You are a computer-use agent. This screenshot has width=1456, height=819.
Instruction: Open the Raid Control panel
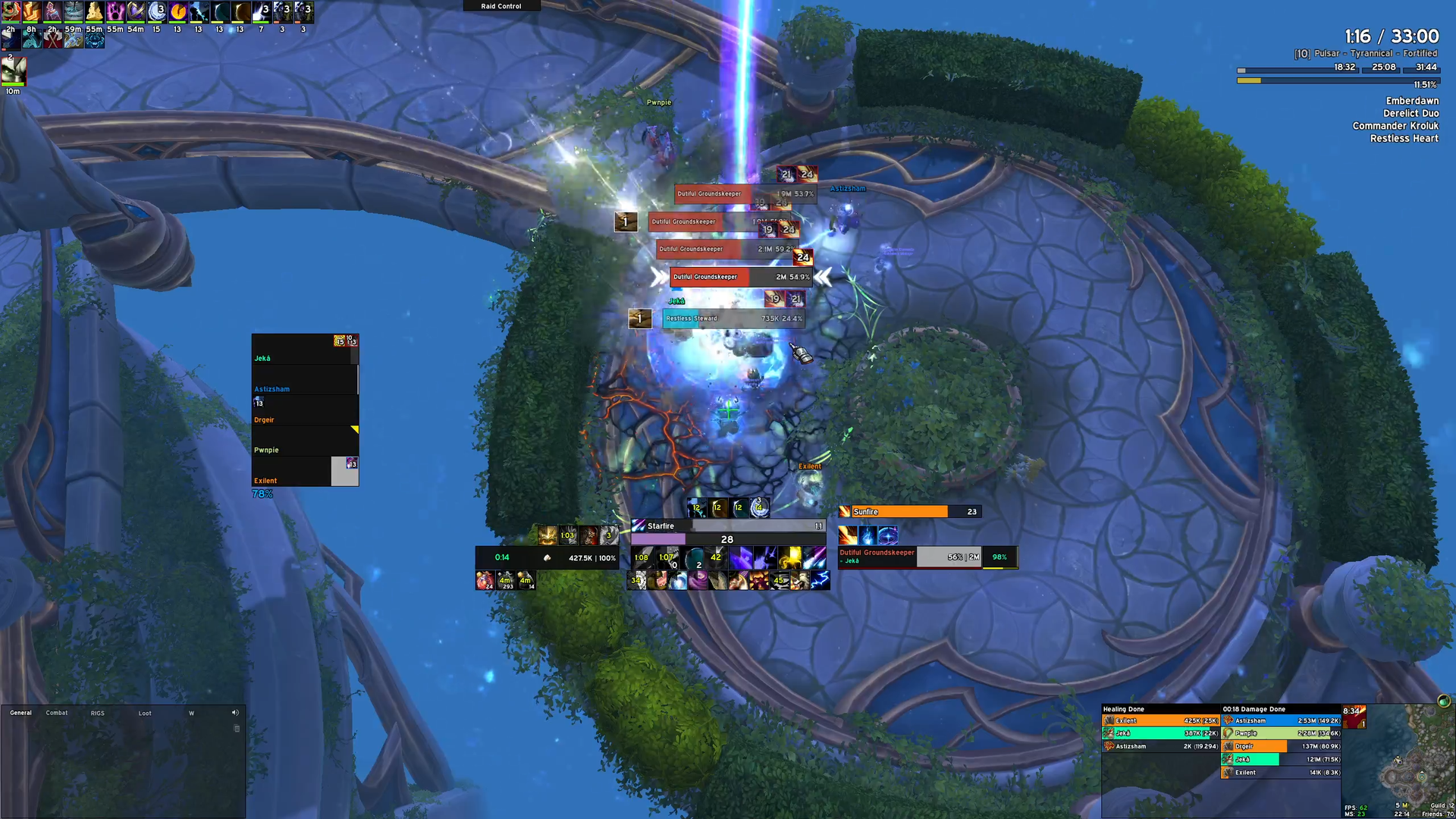click(501, 6)
